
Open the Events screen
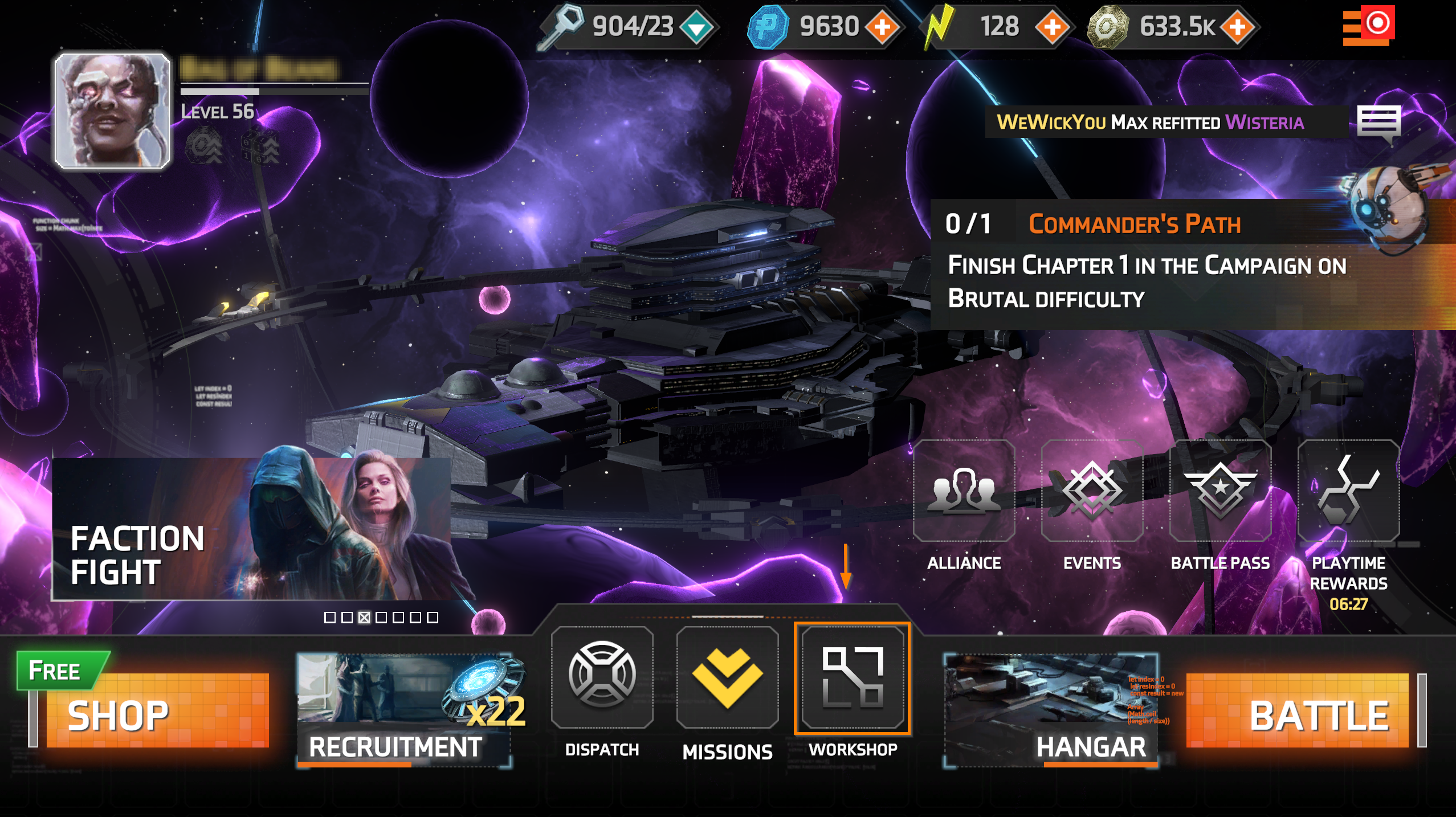(x=1092, y=491)
